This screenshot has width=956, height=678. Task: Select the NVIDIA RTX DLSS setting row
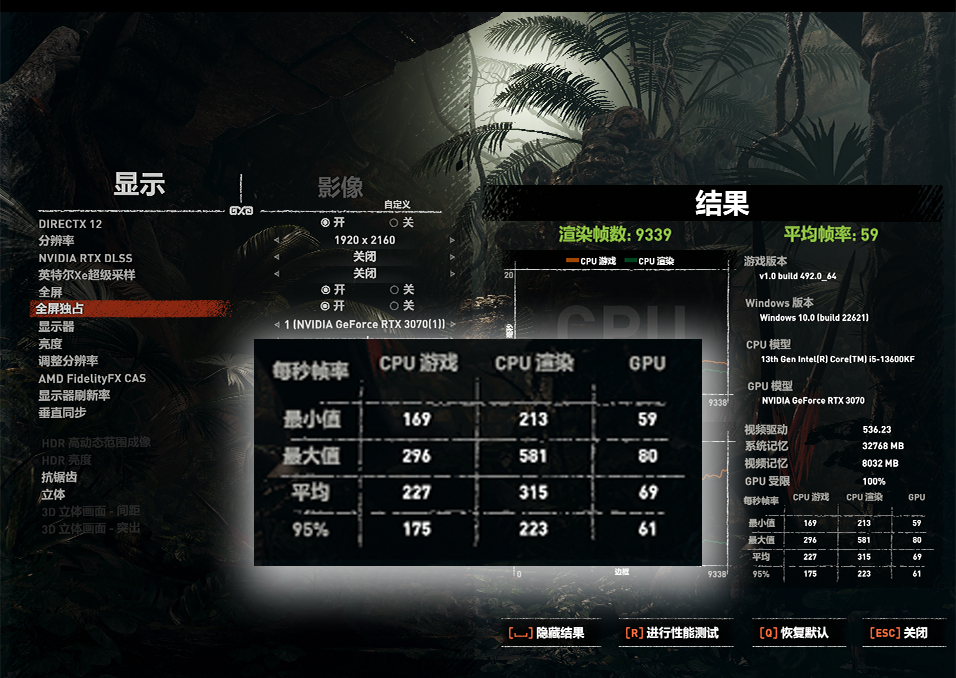(x=85, y=257)
